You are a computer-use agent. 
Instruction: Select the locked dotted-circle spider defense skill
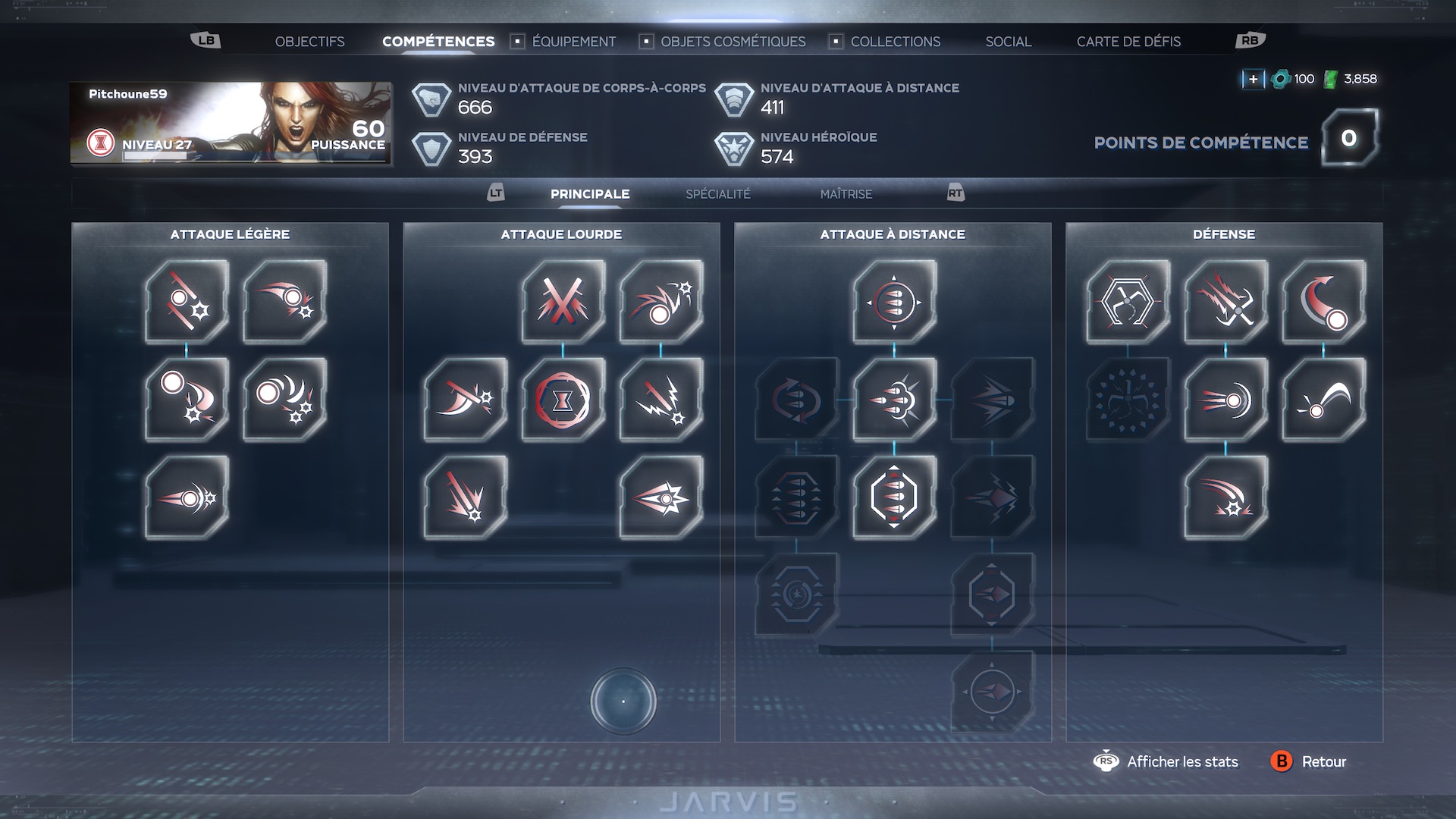coord(1128,399)
